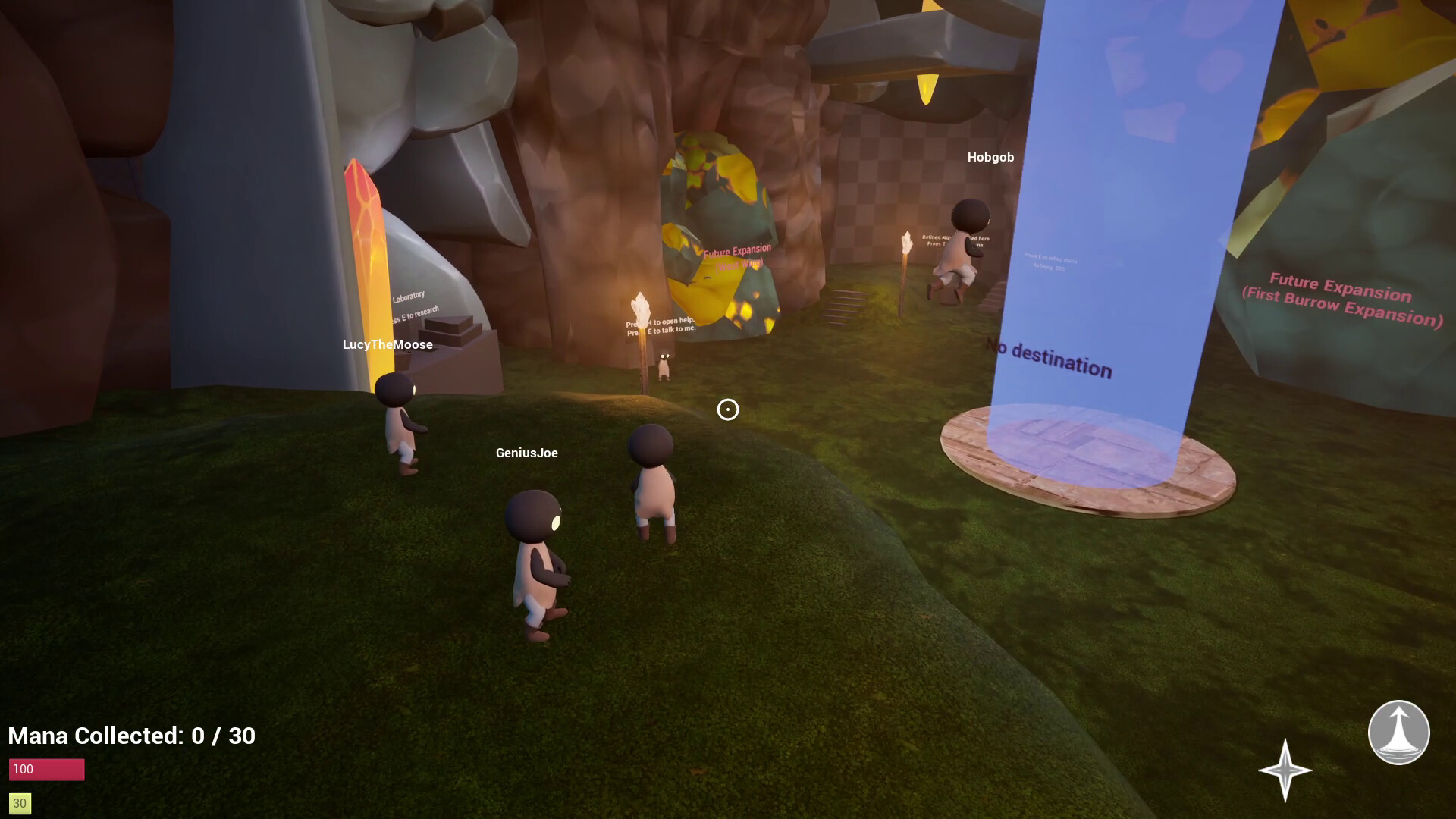Viewport: 1456px width, 819px height.
Task: Click the glowing orange mana crystal by the Laboratory
Action: (362, 250)
